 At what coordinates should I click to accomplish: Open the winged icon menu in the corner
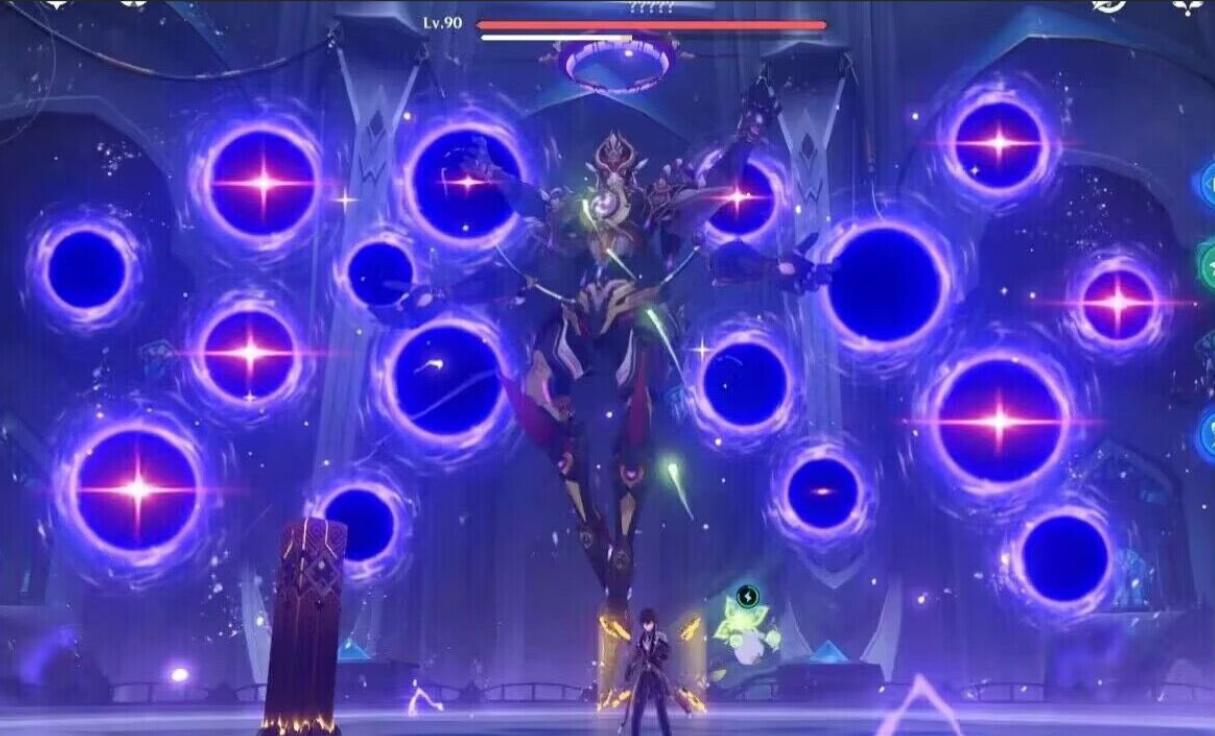click(x=1187, y=6)
